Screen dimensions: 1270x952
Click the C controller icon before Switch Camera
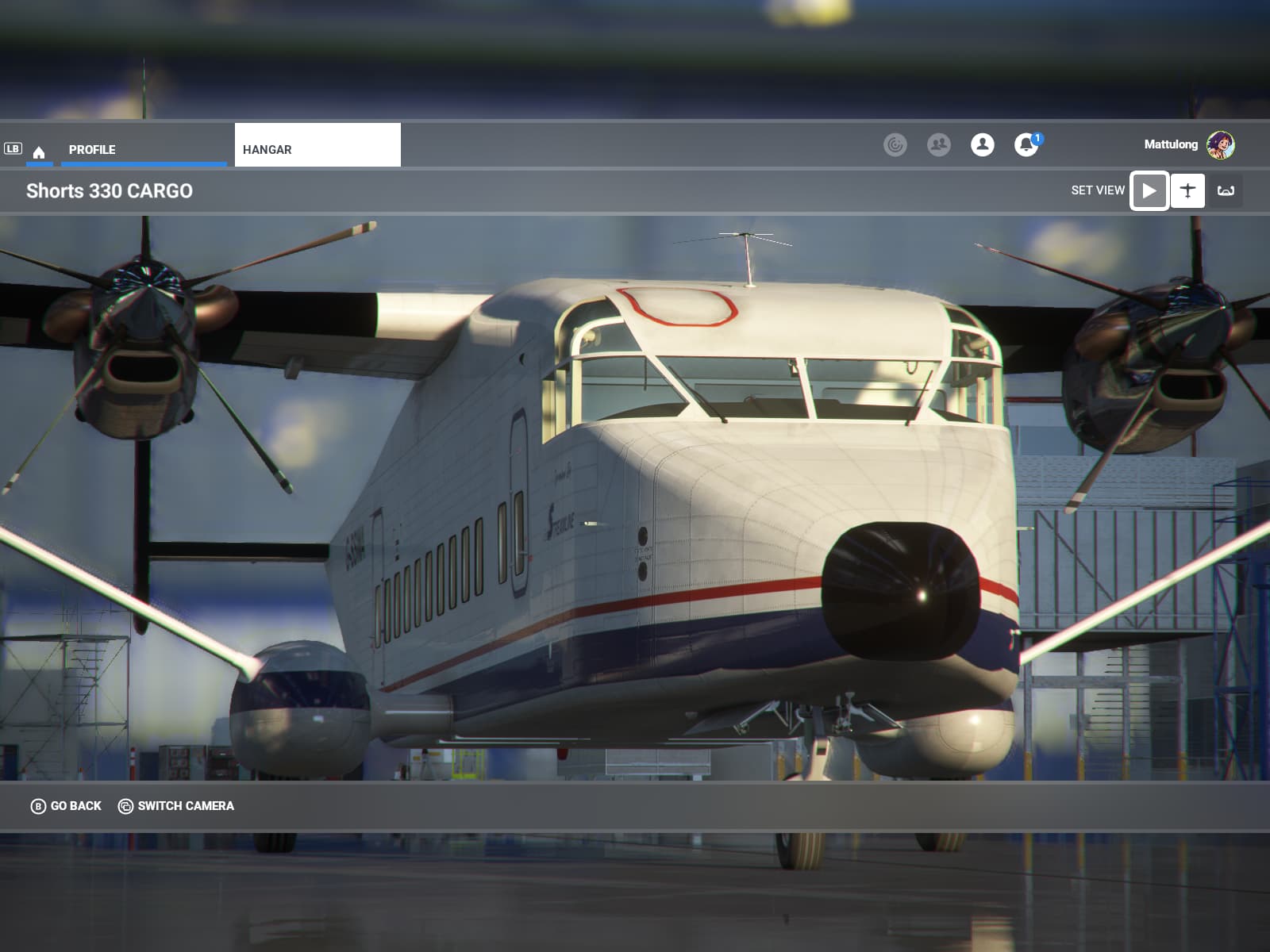(125, 805)
